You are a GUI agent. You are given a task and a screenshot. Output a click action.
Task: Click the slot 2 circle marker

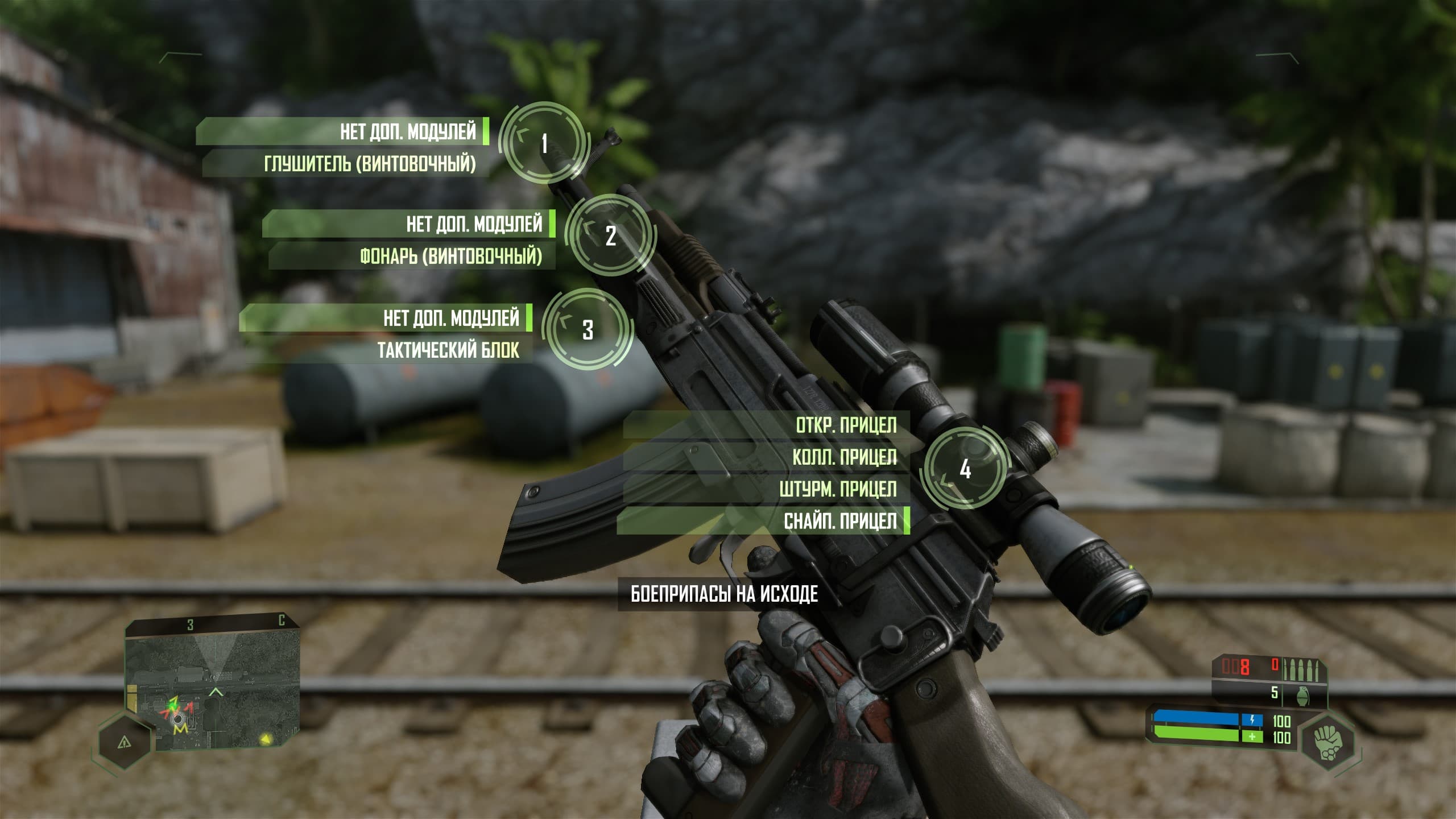click(x=610, y=235)
